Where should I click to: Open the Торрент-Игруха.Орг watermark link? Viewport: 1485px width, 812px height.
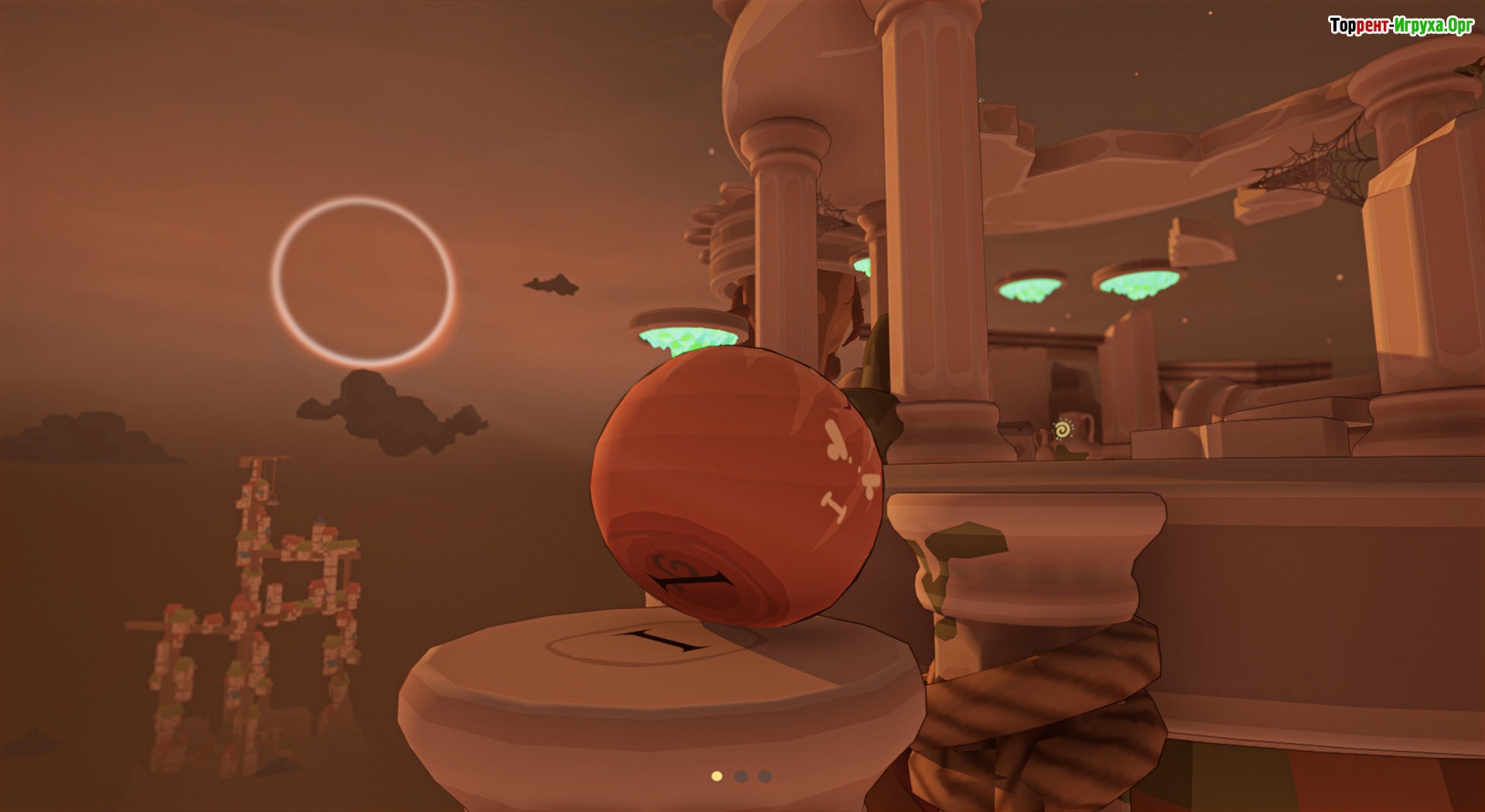pyautogui.click(x=1401, y=26)
